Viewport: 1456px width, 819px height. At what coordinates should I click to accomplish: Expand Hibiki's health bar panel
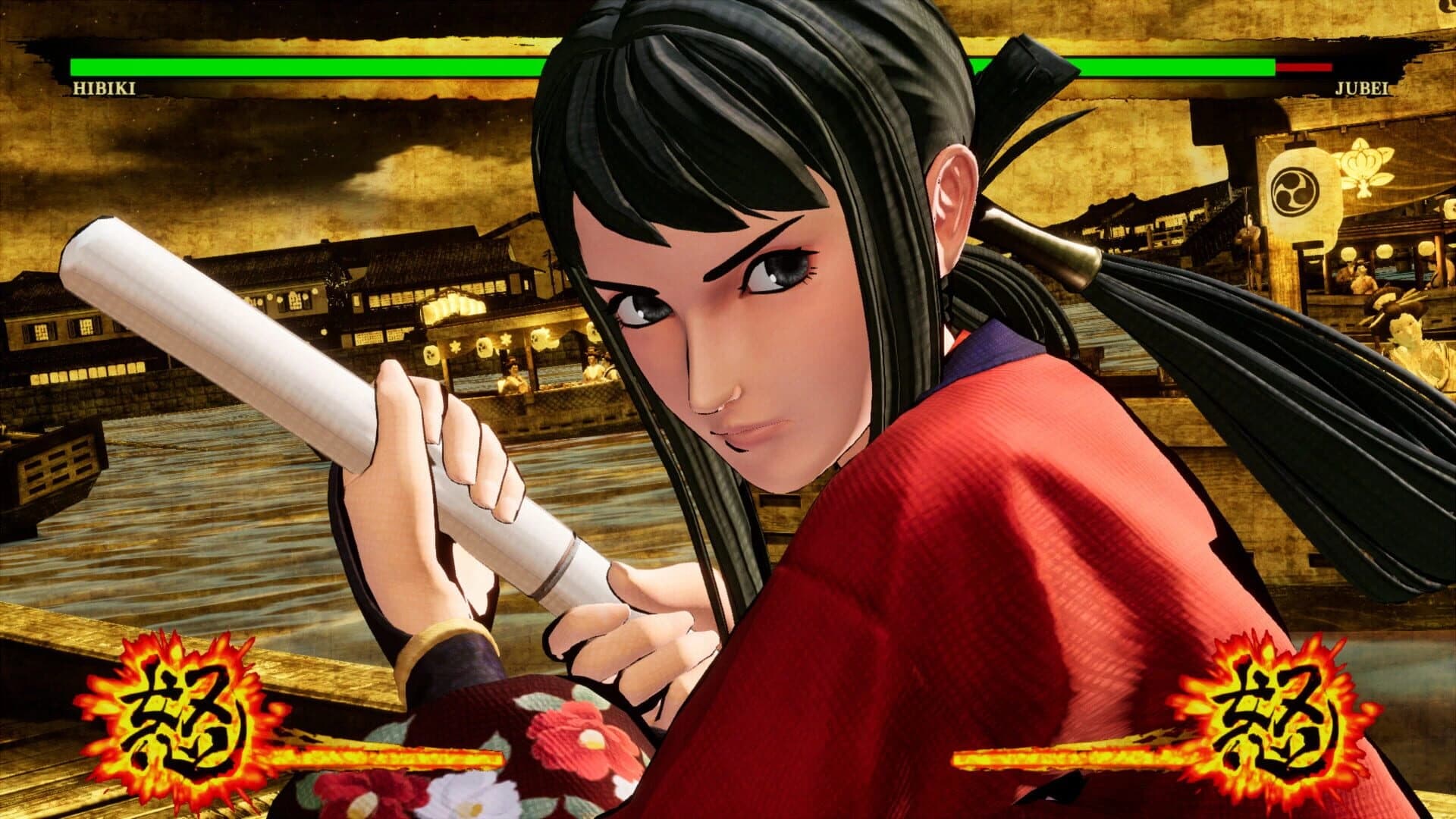(x=303, y=67)
